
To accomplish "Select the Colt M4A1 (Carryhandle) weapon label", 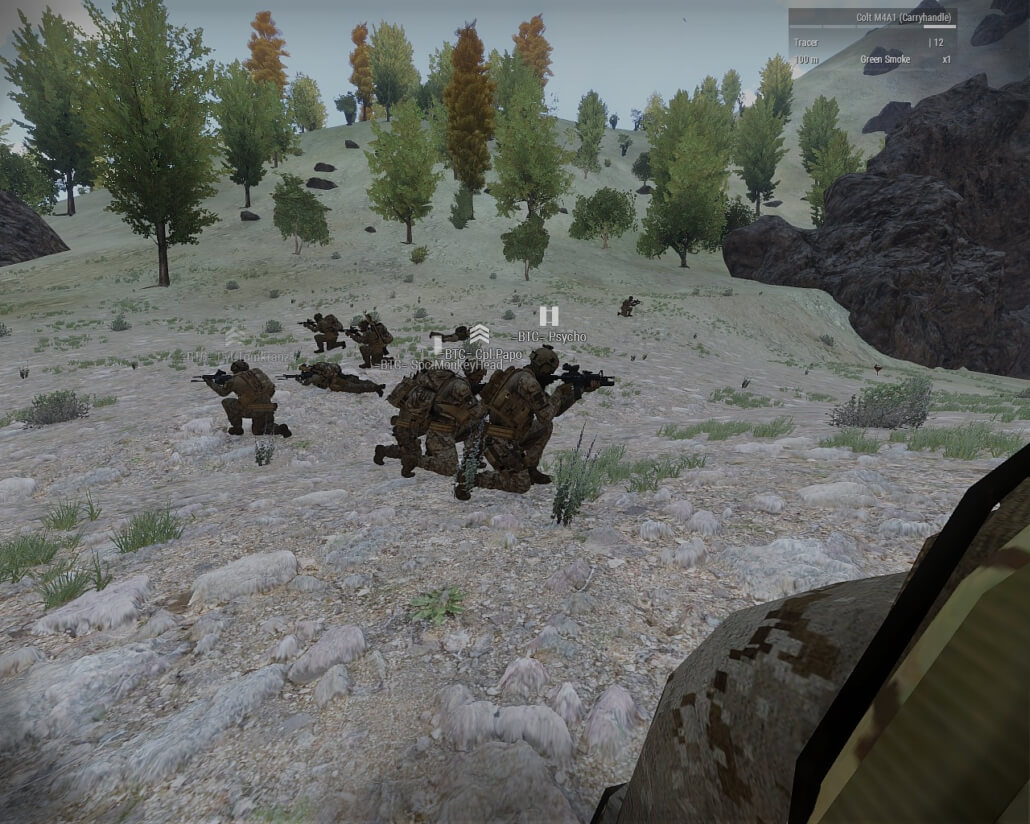I will tap(899, 17).
